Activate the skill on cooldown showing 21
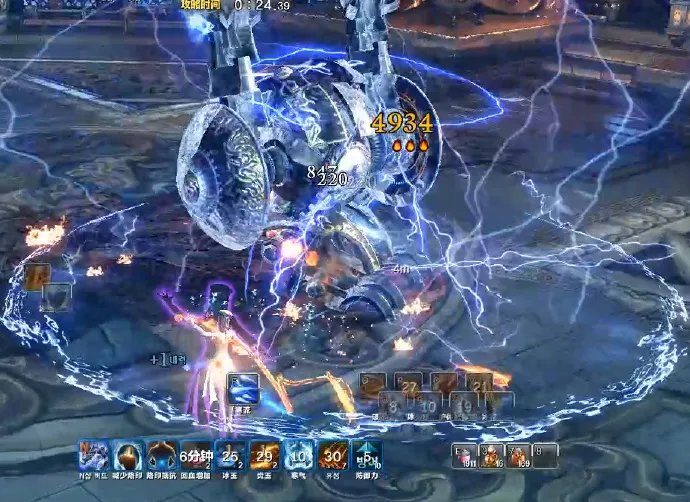The width and height of the screenshot is (690, 502). pyautogui.click(x=478, y=383)
